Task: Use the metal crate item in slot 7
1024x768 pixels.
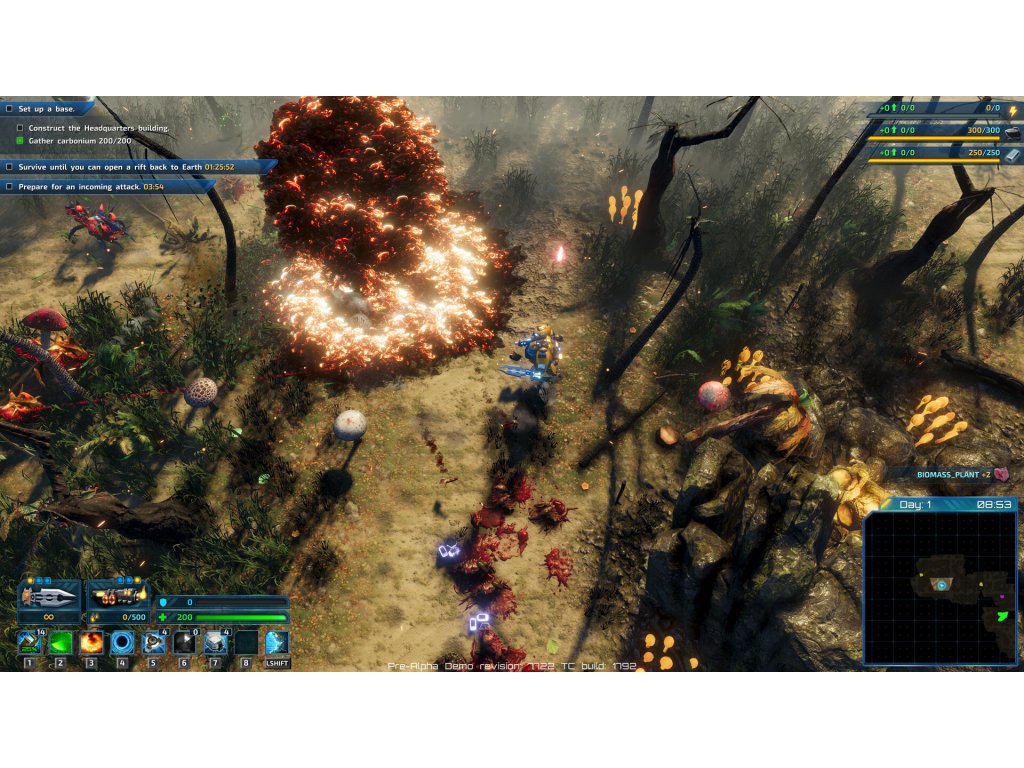Action: (215, 641)
